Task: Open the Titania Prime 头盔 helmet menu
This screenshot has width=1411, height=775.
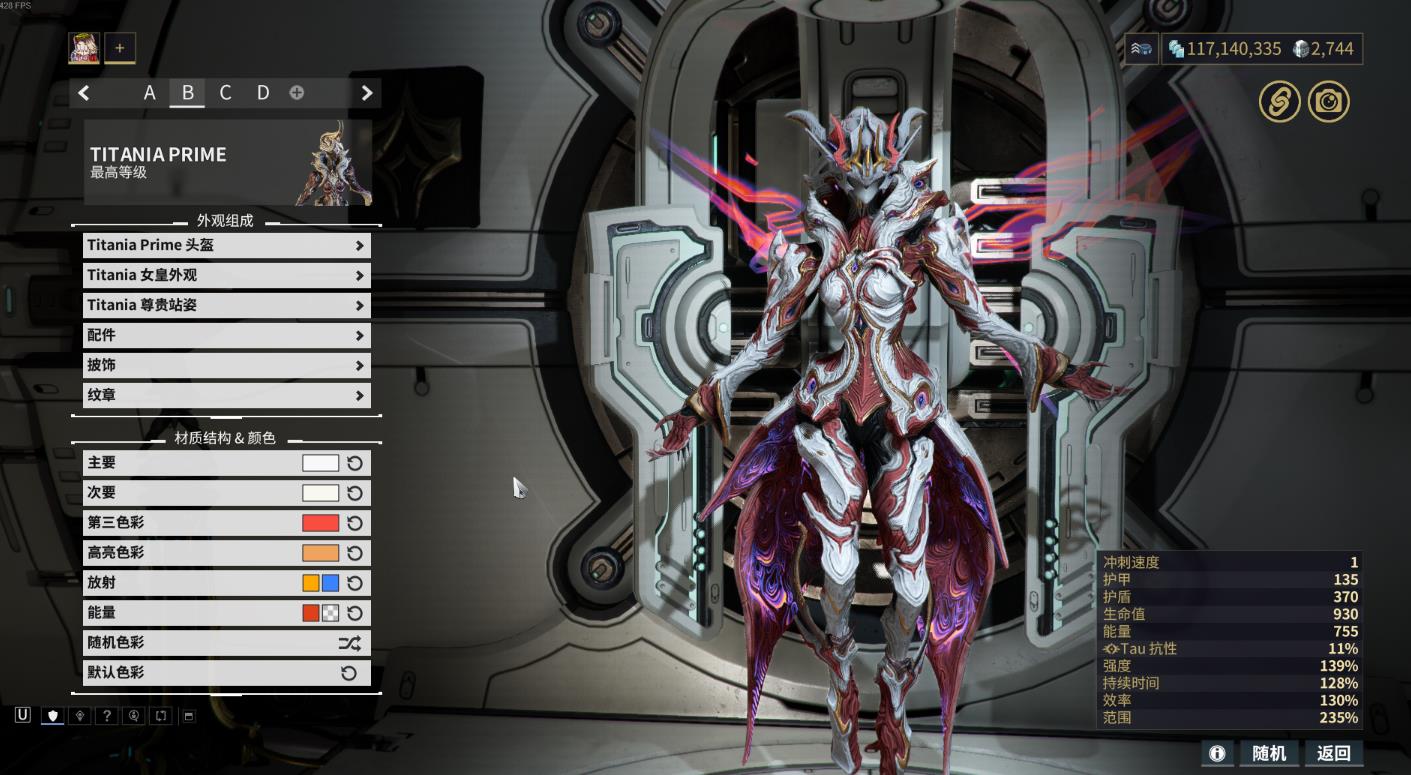Action: pos(226,245)
